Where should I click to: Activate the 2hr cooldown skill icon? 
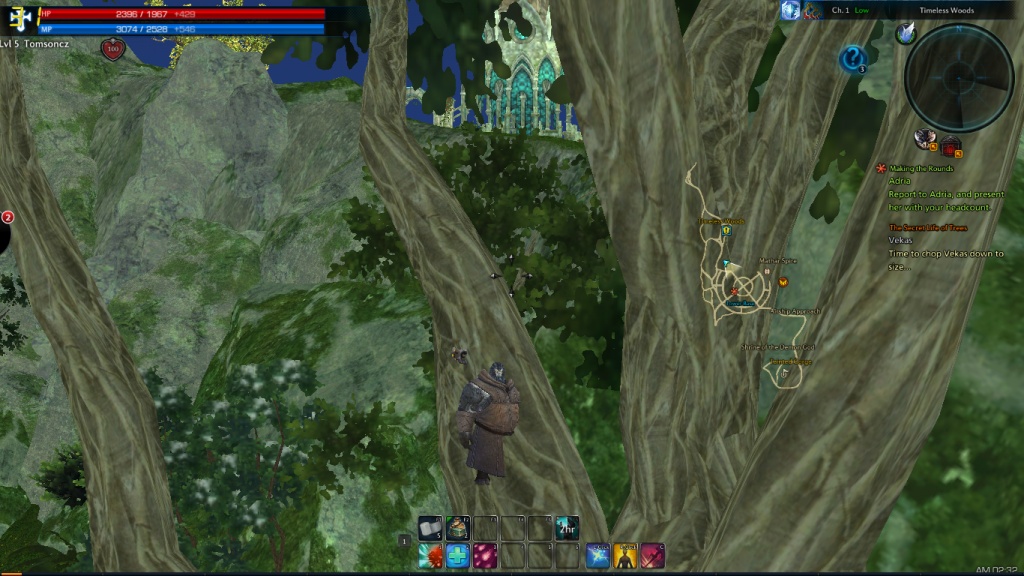567,527
